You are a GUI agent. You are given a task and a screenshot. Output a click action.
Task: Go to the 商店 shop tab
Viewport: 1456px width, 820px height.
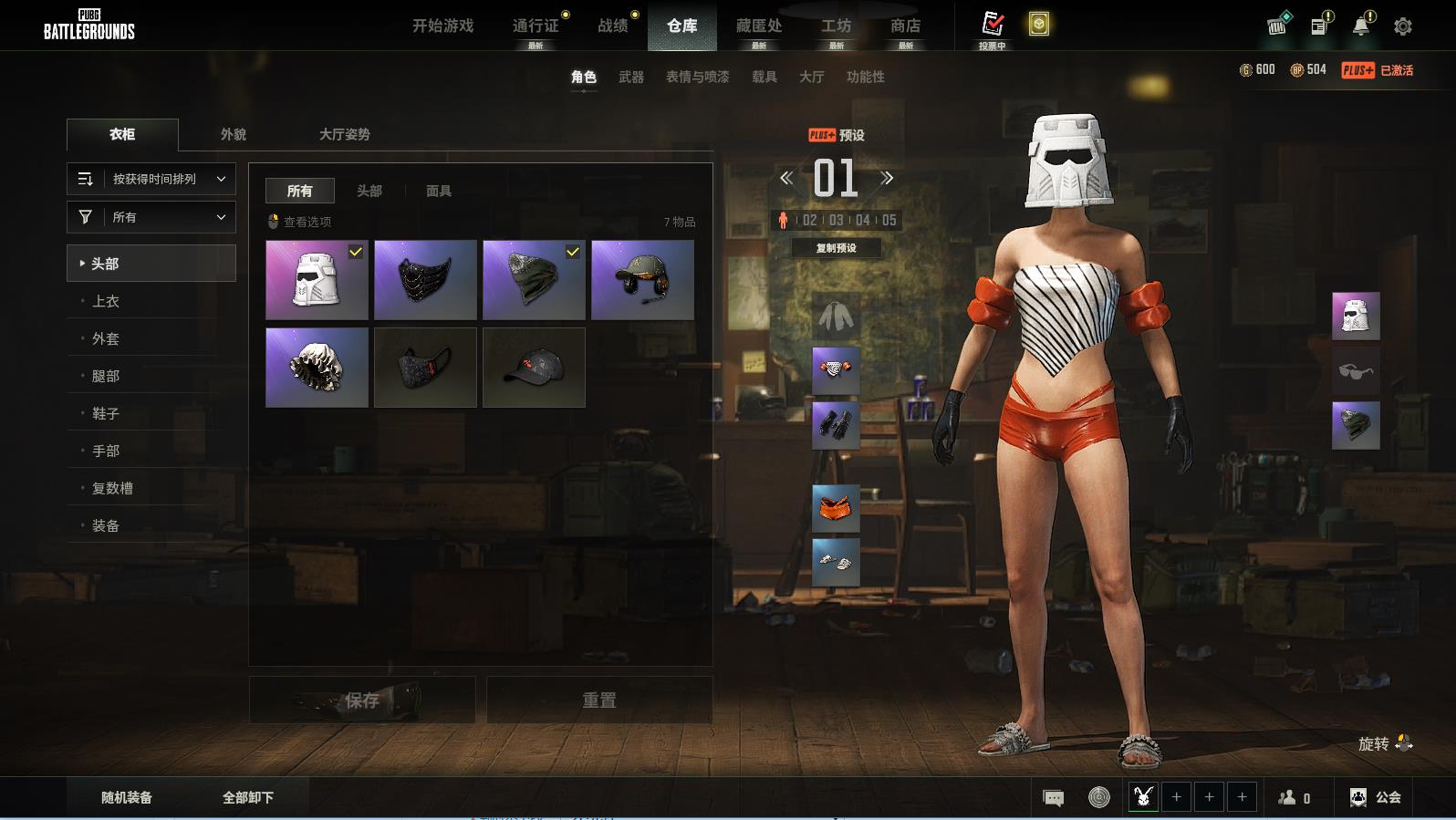(x=905, y=26)
